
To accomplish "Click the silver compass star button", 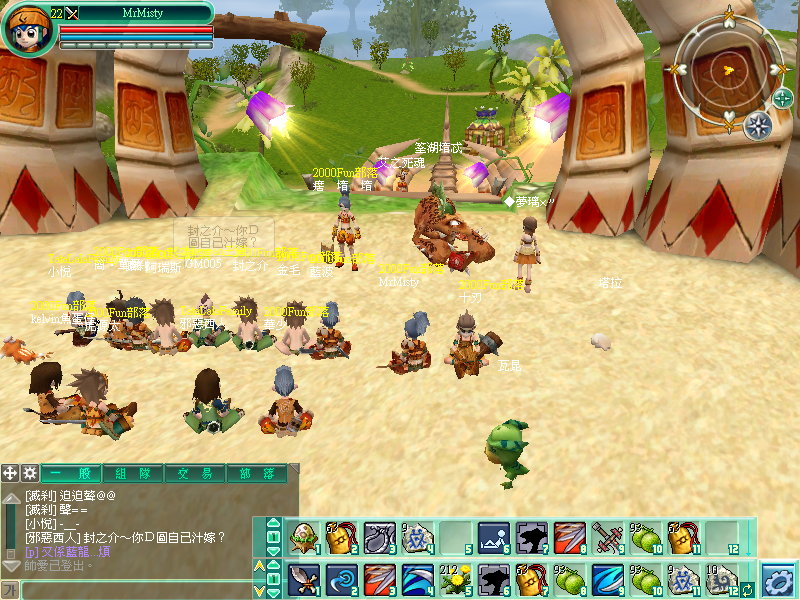I will [758, 125].
